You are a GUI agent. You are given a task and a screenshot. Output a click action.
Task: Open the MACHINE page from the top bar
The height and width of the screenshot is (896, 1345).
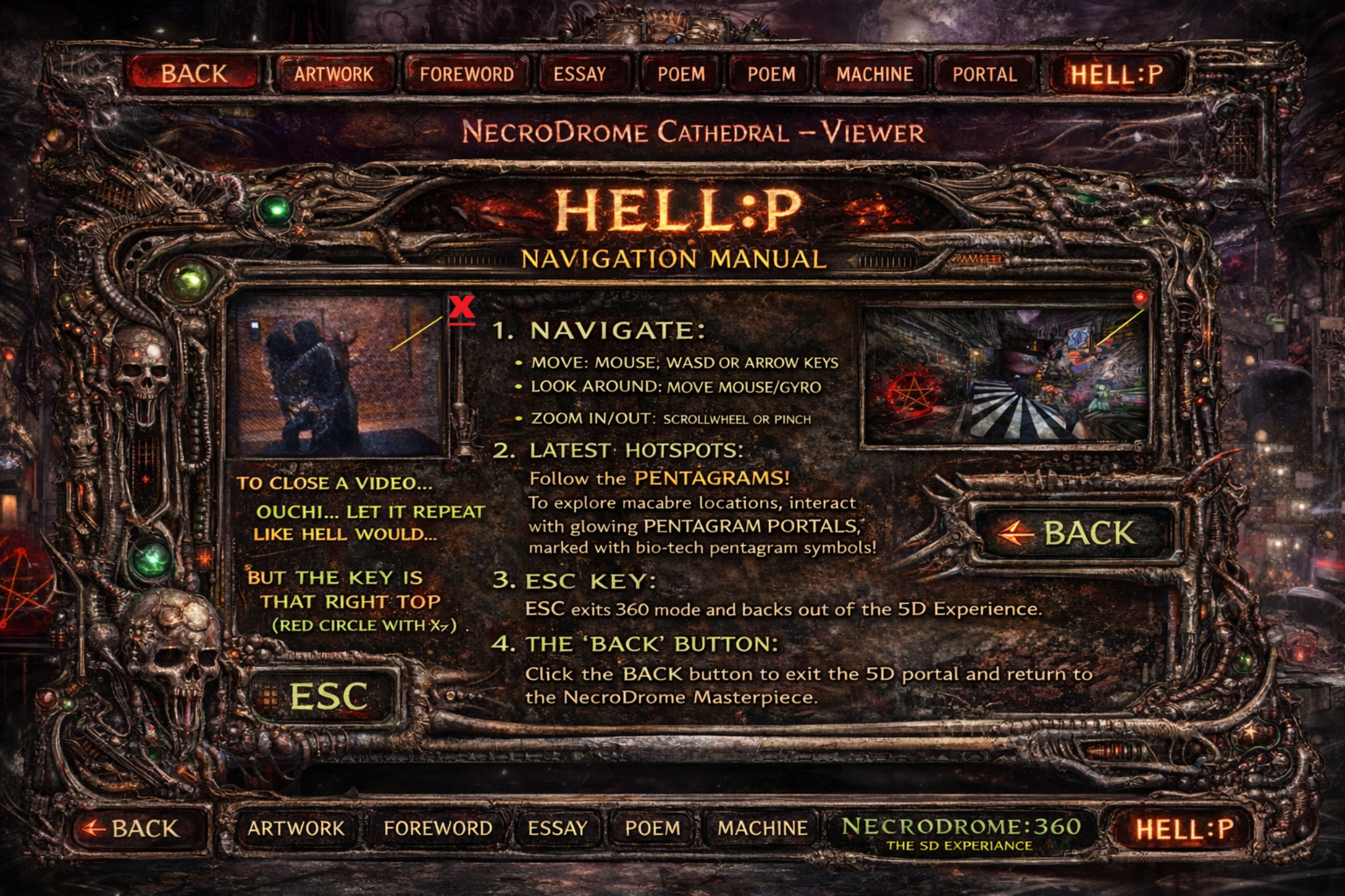pos(874,74)
